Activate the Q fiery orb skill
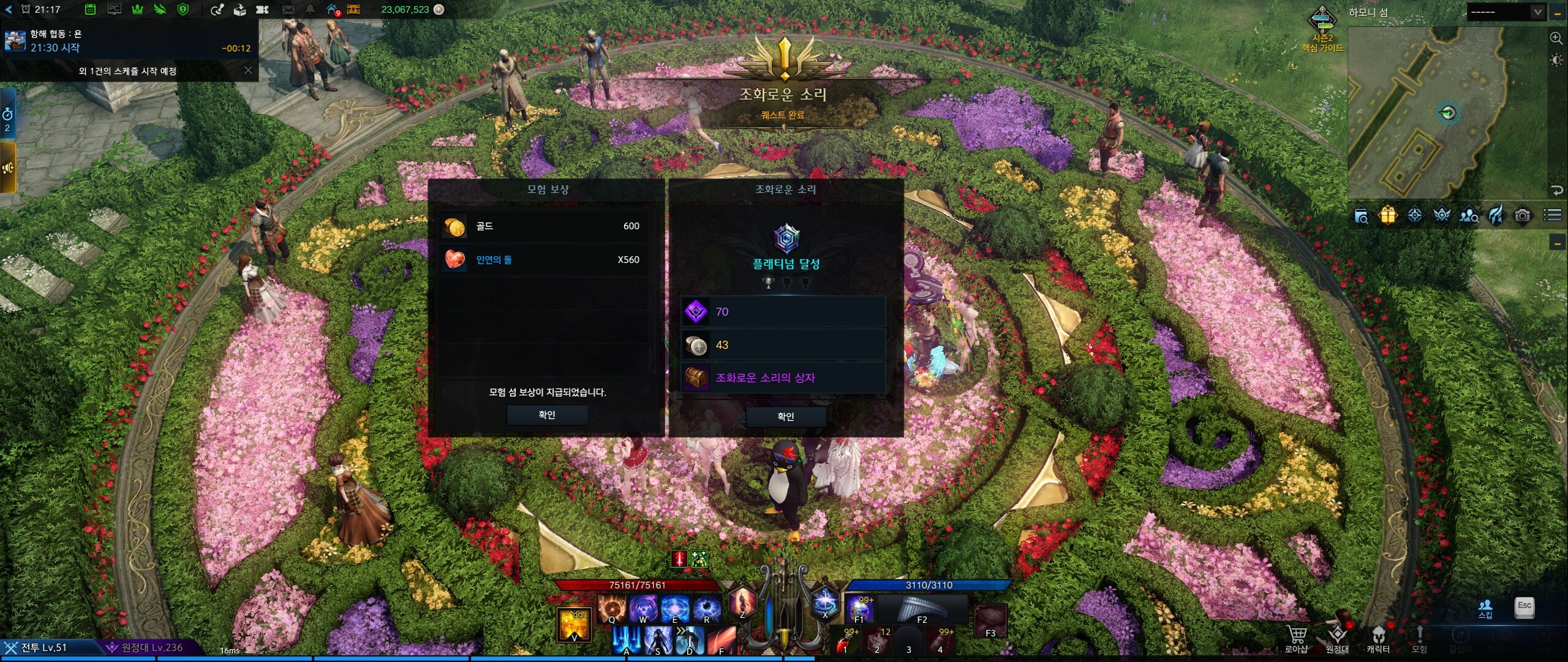This screenshot has height=662, width=1568. click(x=611, y=609)
